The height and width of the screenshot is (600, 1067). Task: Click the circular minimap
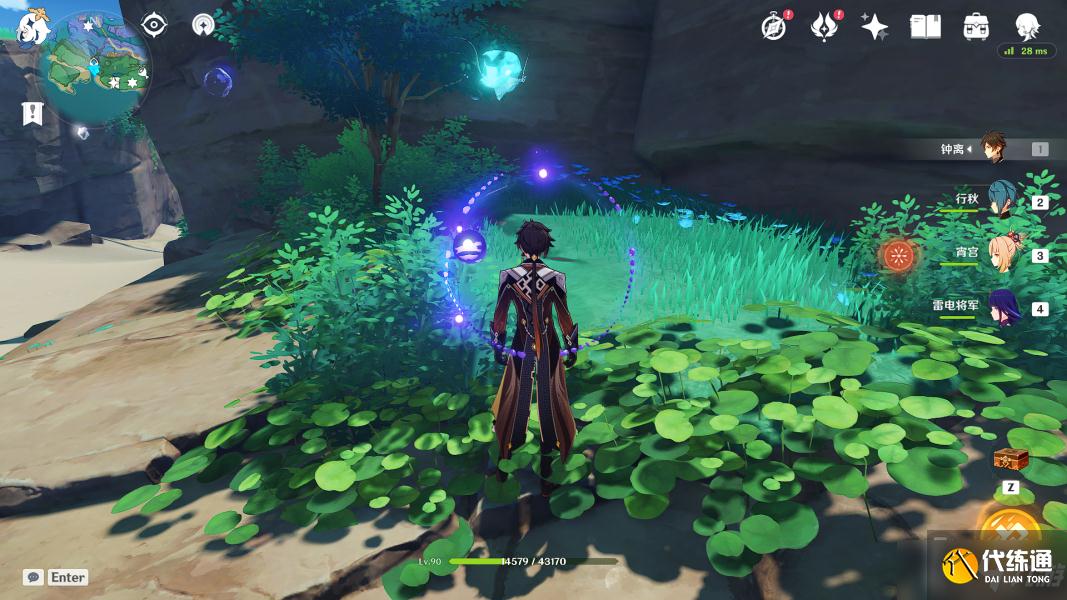coord(98,66)
